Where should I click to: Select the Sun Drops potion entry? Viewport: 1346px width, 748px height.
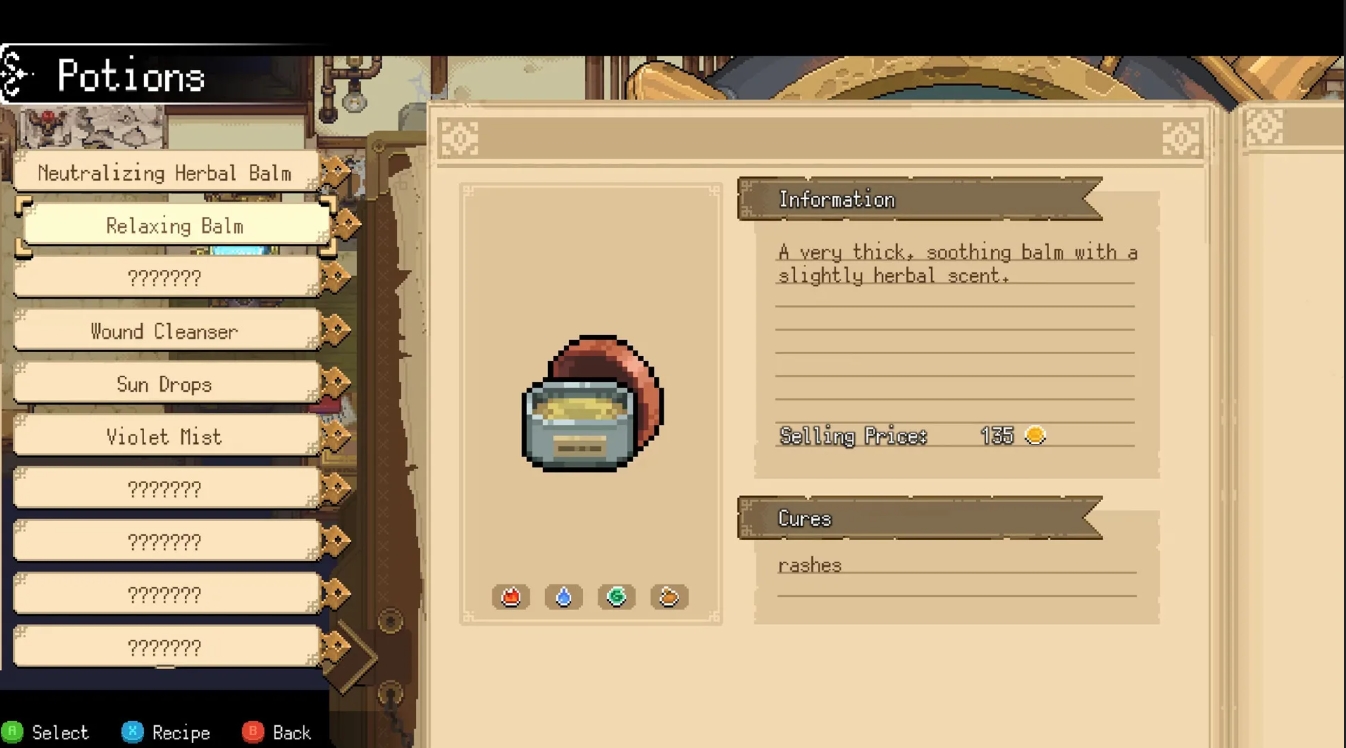click(165, 383)
